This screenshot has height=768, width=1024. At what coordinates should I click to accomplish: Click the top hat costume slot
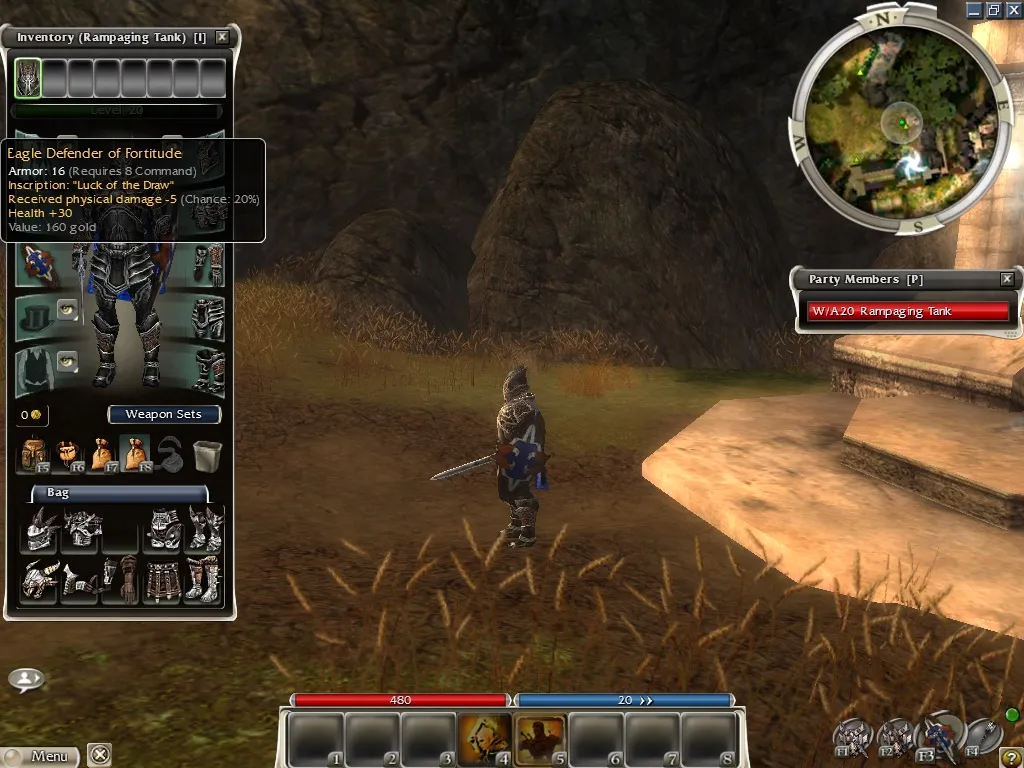coord(35,315)
